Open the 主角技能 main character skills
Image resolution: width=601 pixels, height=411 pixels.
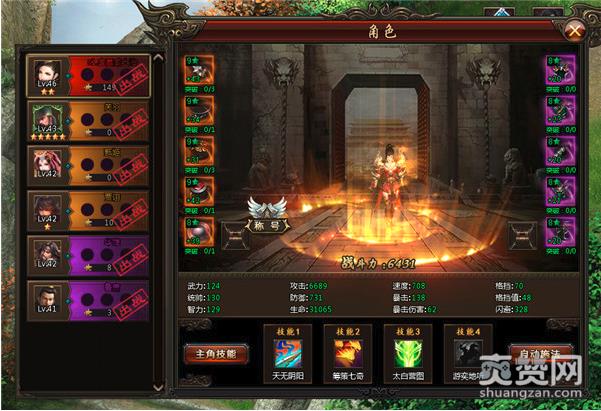coord(215,353)
